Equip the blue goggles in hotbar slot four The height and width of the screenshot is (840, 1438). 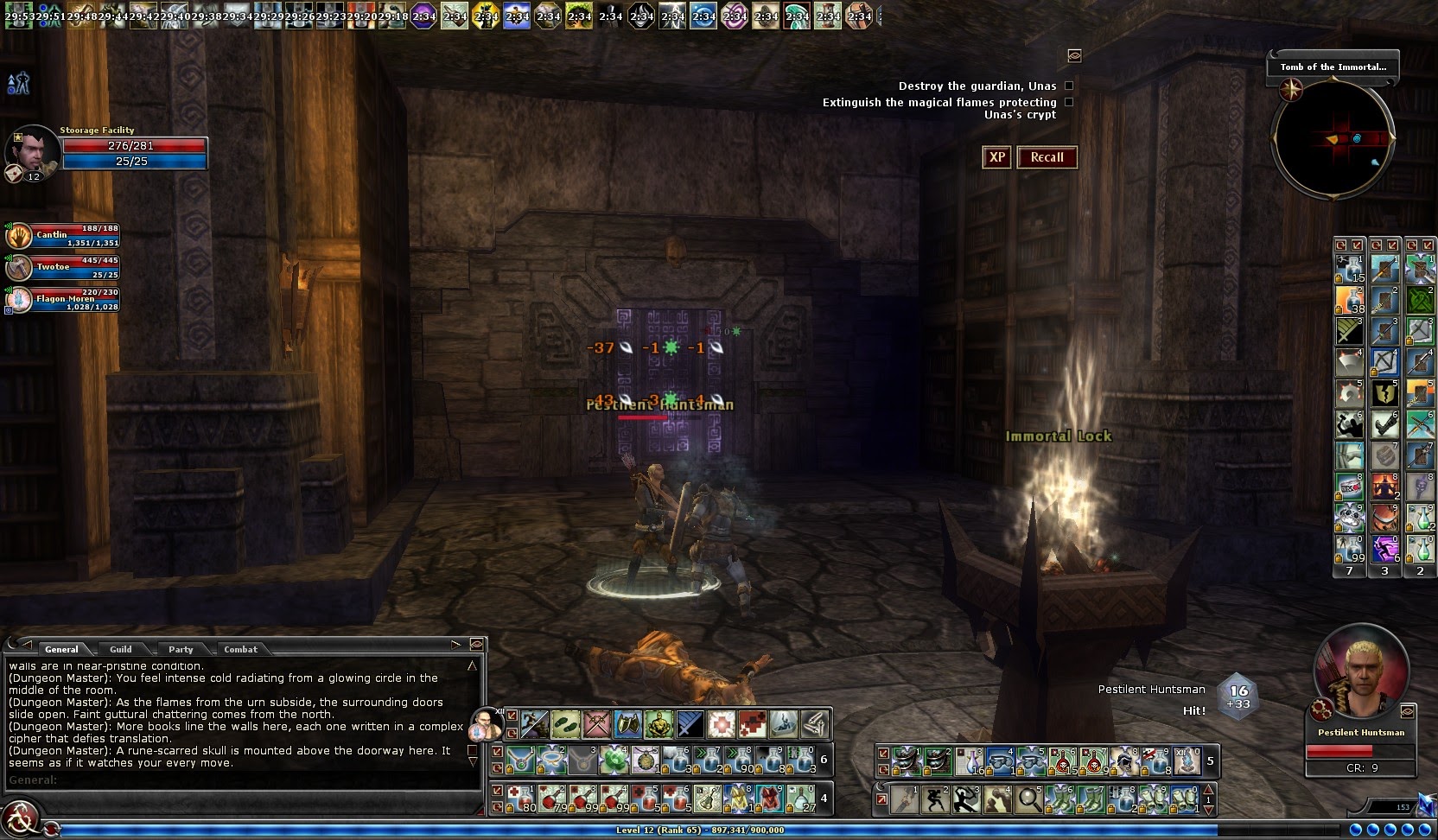click(x=999, y=760)
